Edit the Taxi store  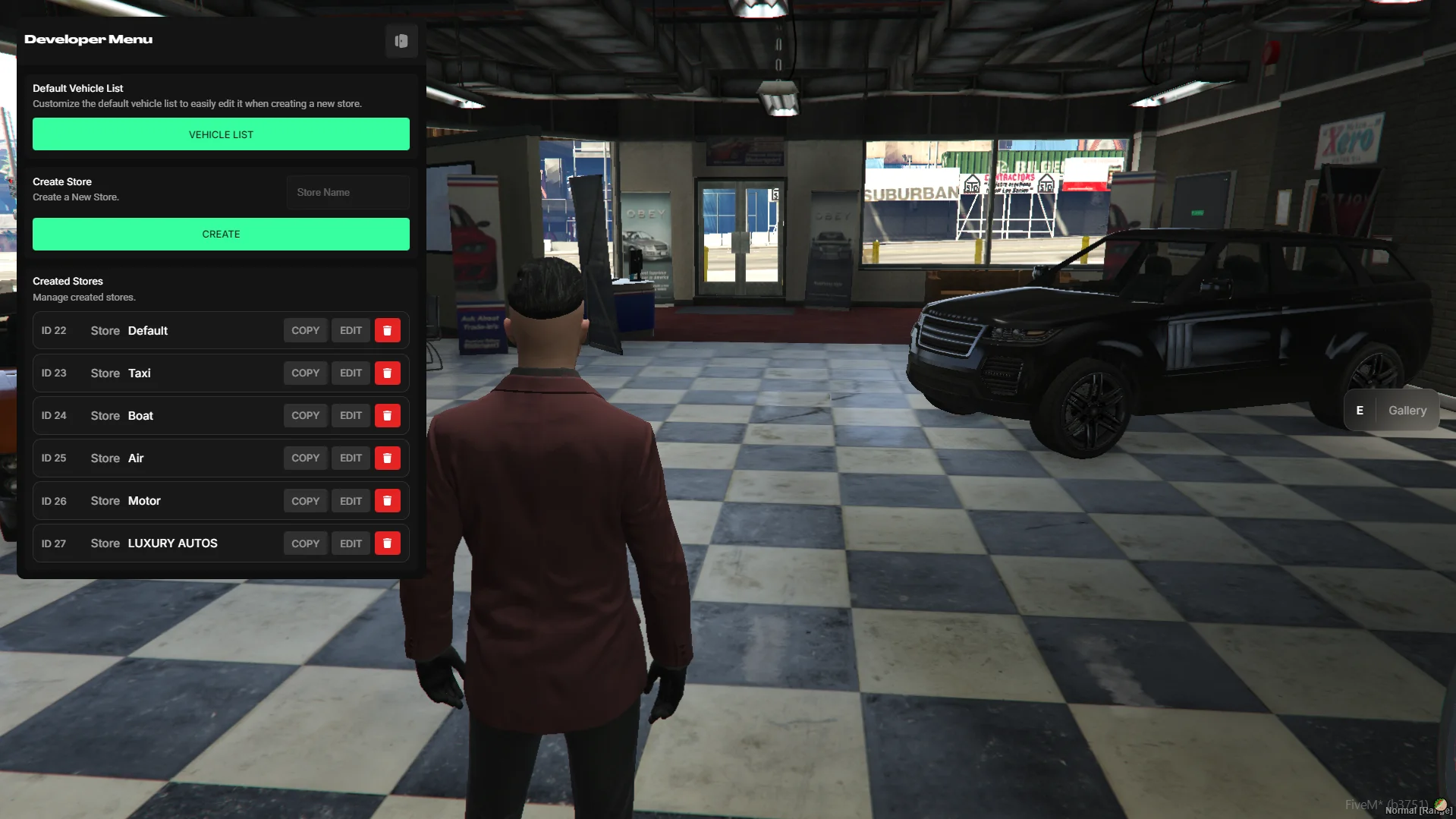351,373
